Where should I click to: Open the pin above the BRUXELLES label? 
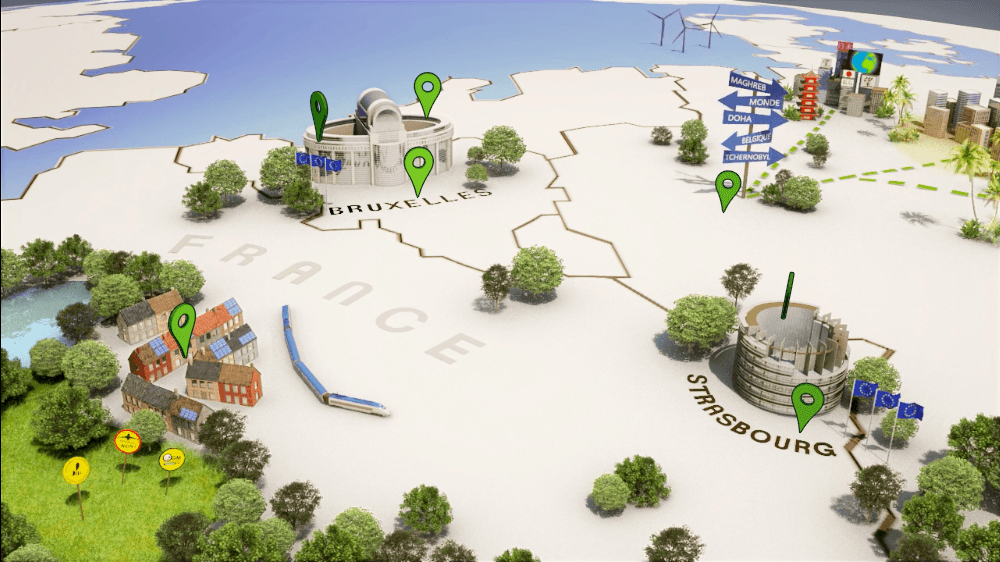[419, 165]
